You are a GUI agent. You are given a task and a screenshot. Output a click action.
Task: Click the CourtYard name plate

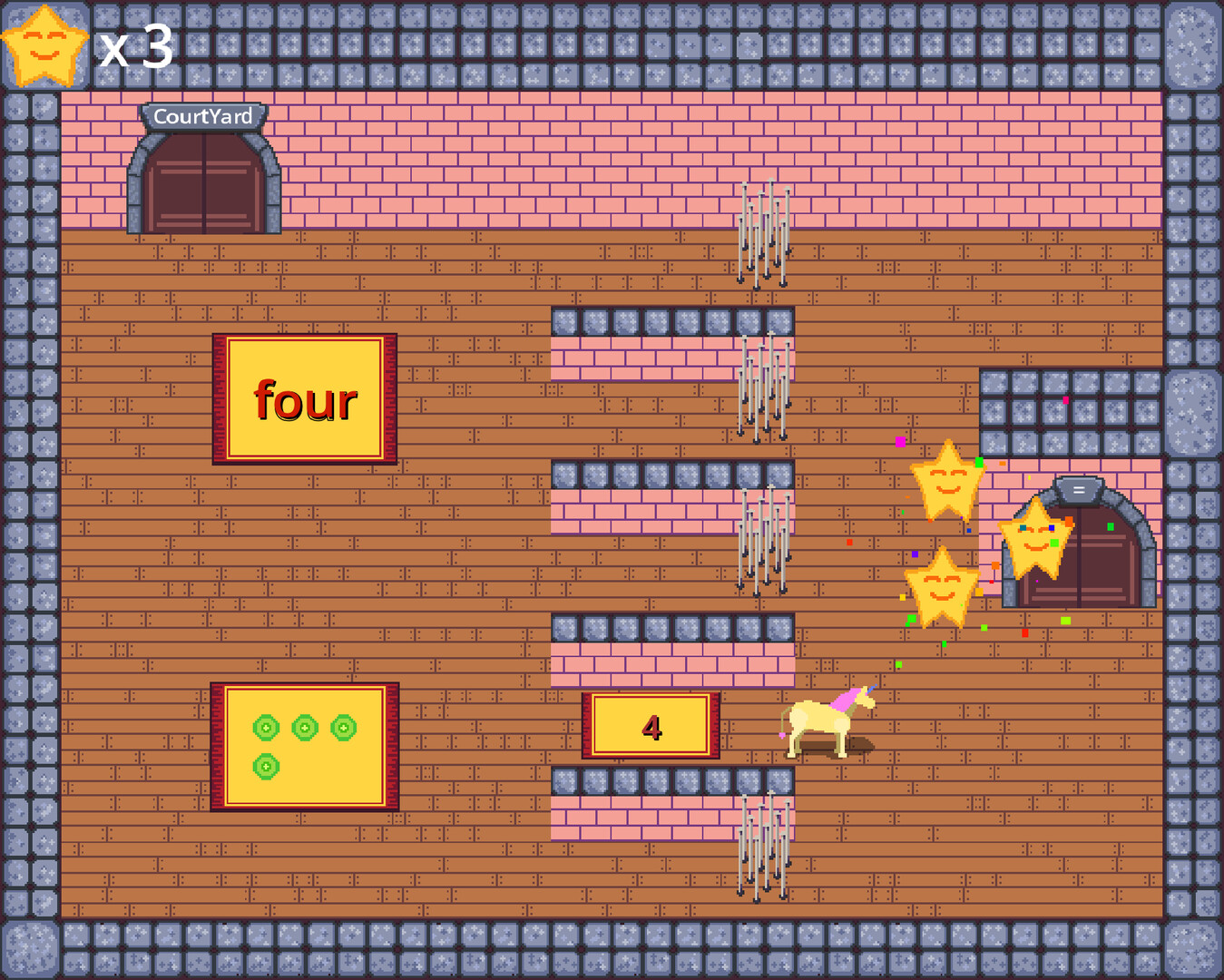203,116
